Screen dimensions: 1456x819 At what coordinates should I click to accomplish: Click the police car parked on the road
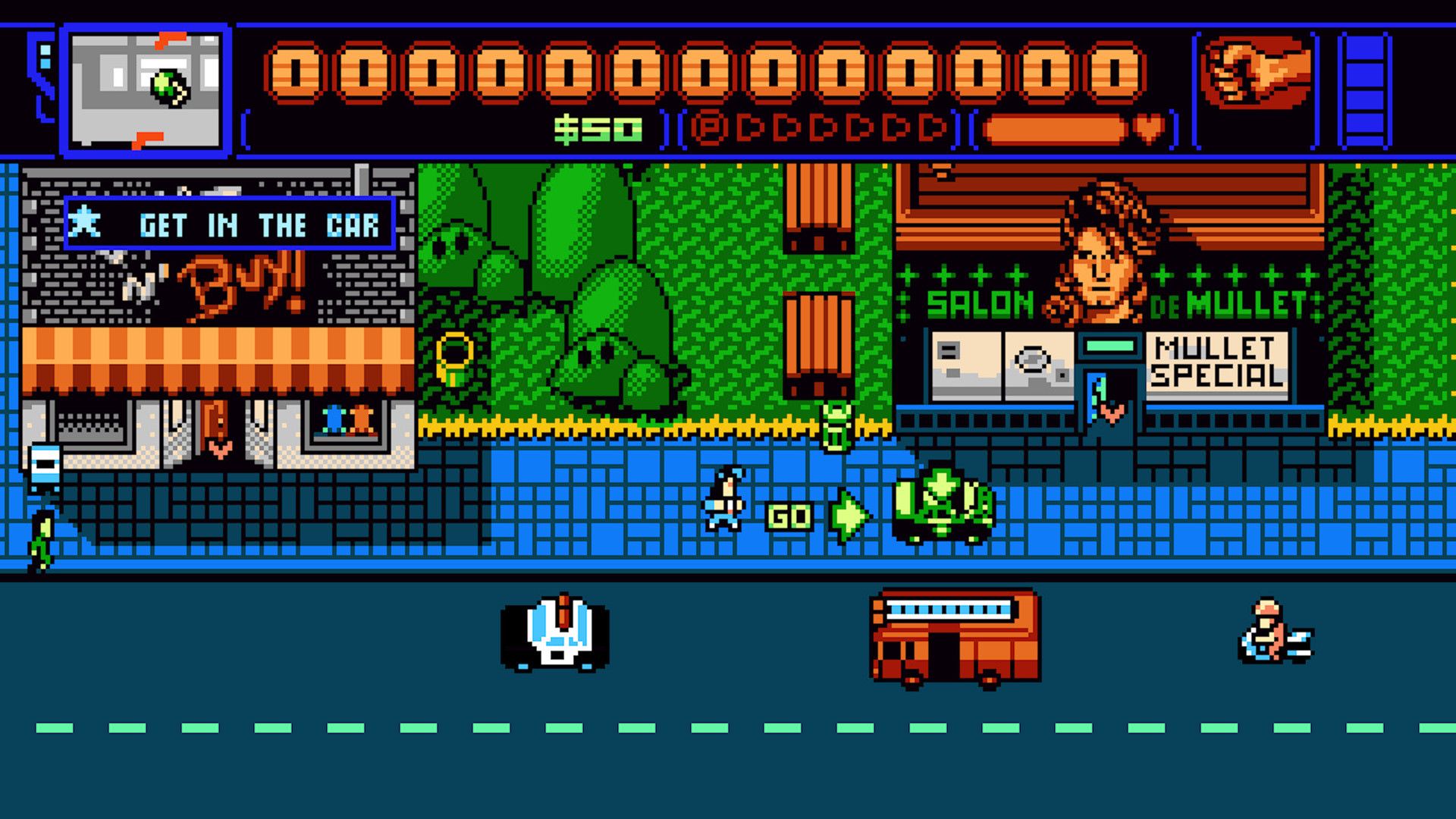557,637
